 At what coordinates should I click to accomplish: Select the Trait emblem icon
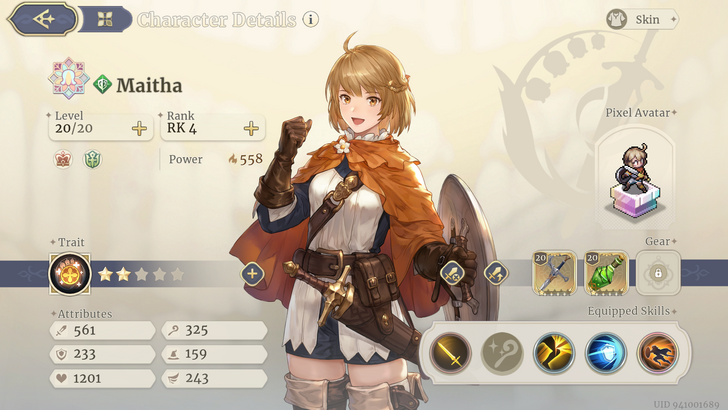70,272
